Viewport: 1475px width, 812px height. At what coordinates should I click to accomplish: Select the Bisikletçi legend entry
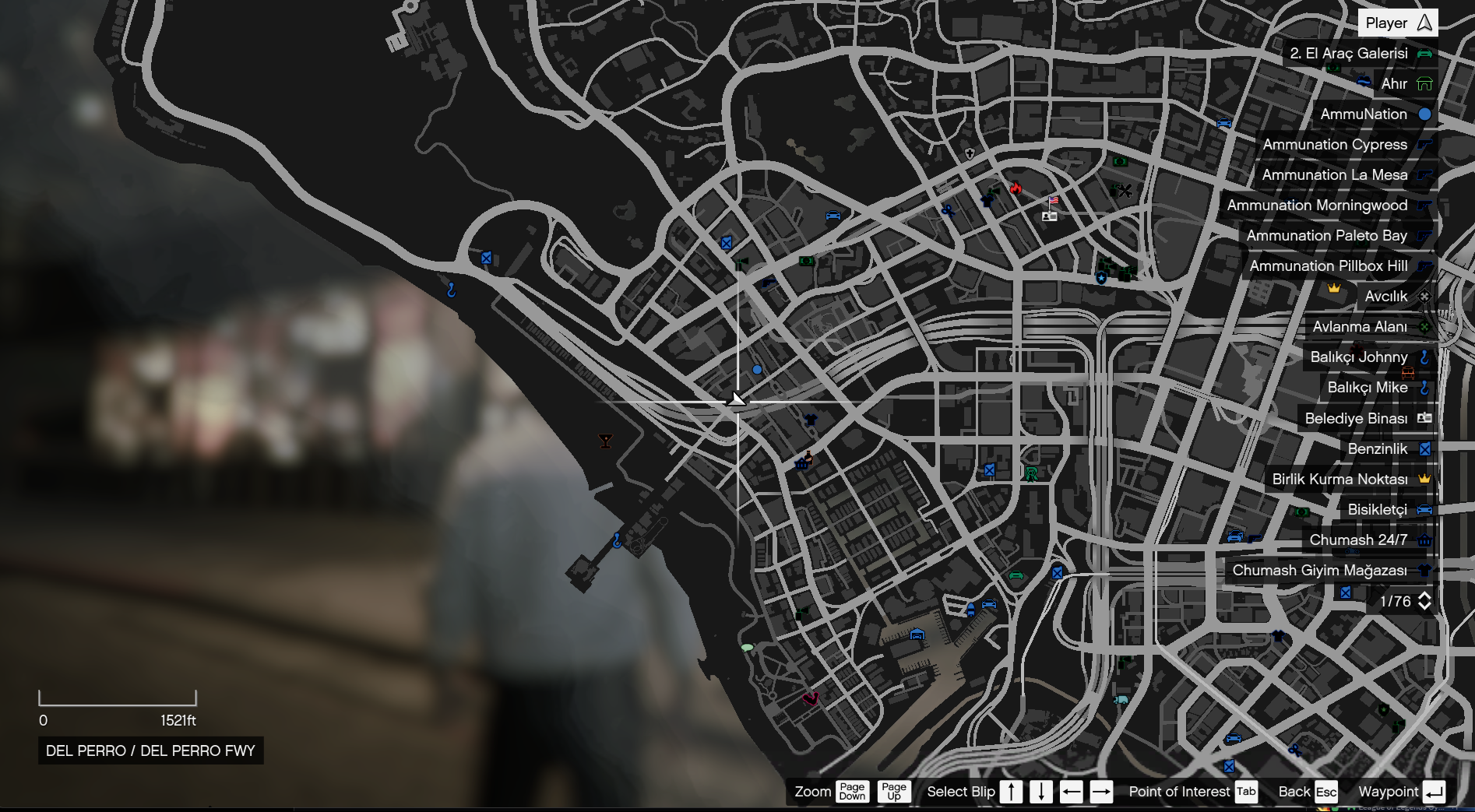click(x=1387, y=510)
